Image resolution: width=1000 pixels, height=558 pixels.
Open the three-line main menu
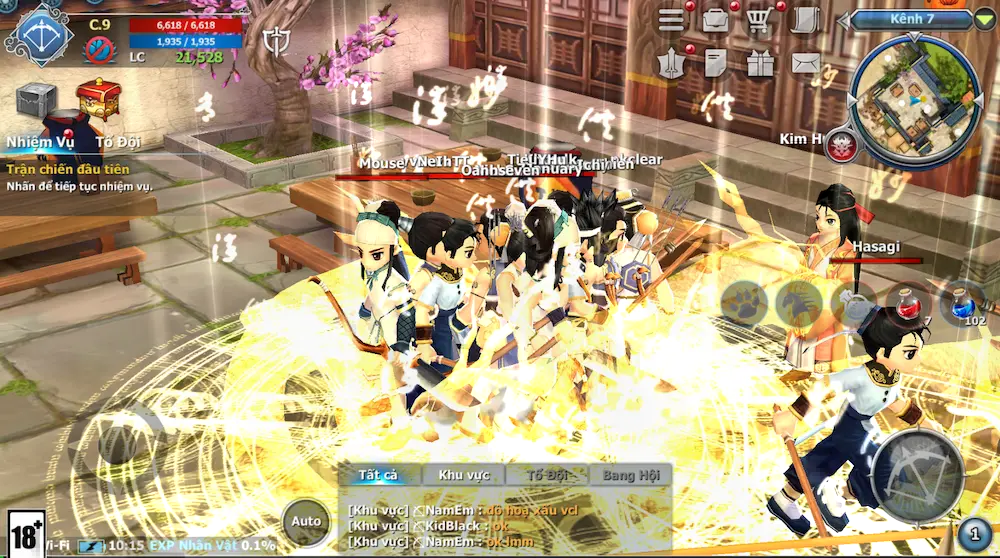671,19
